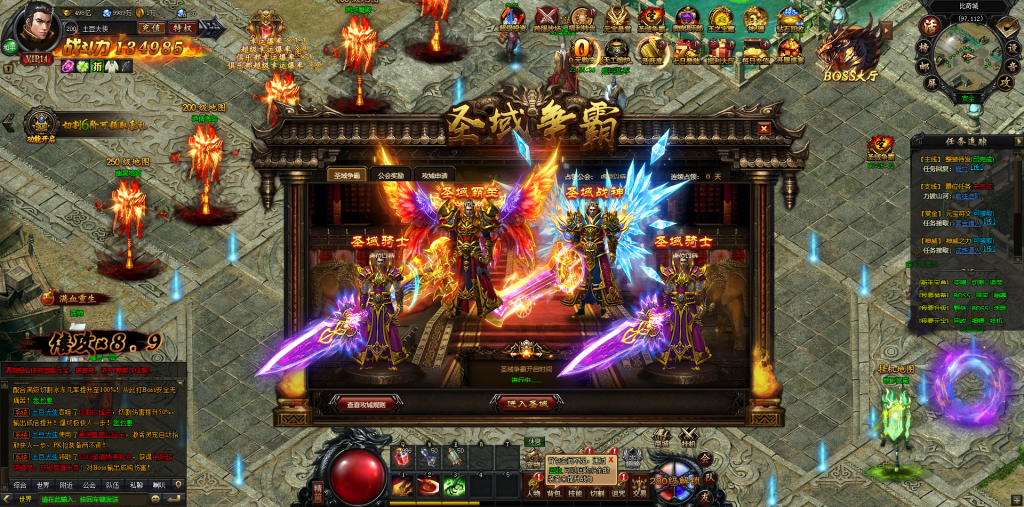Screen dimensions: 1024x507
Task: Open the 特权 privilege button
Action: [x=182, y=28]
